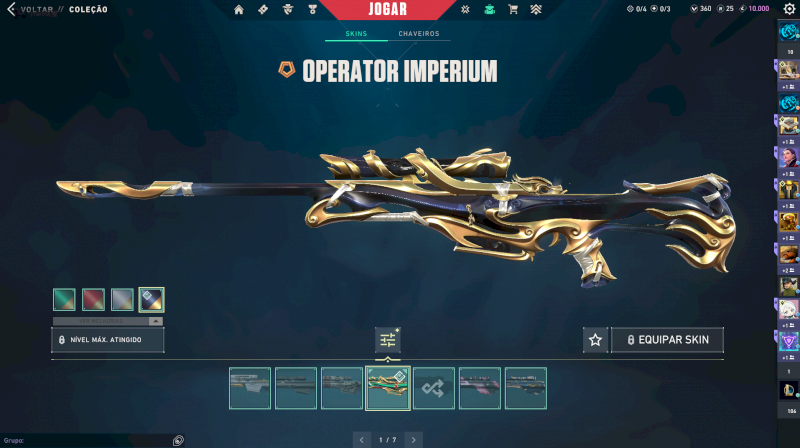The image size is (800, 448).
Task: Select the Skins tab
Action: click(x=356, y=34)
